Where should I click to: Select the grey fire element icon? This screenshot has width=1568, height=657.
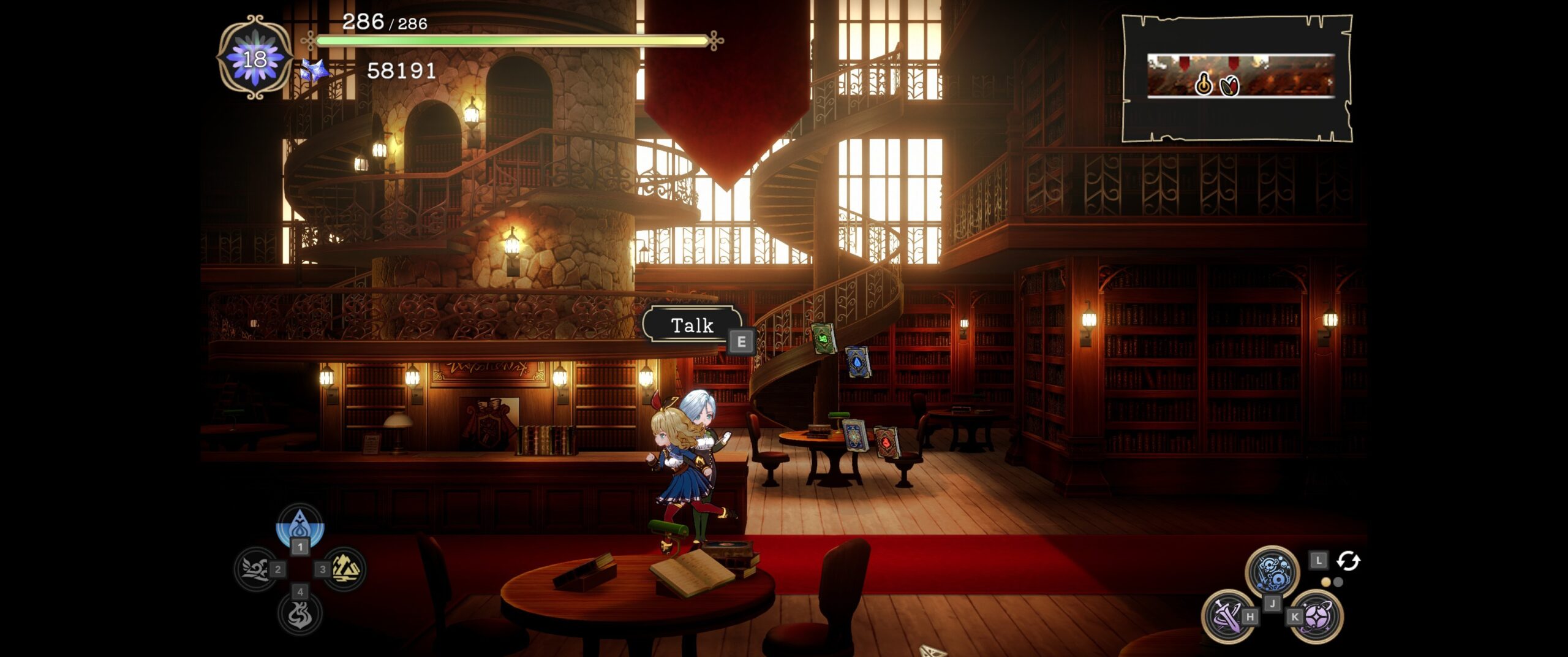click(300, 614)
